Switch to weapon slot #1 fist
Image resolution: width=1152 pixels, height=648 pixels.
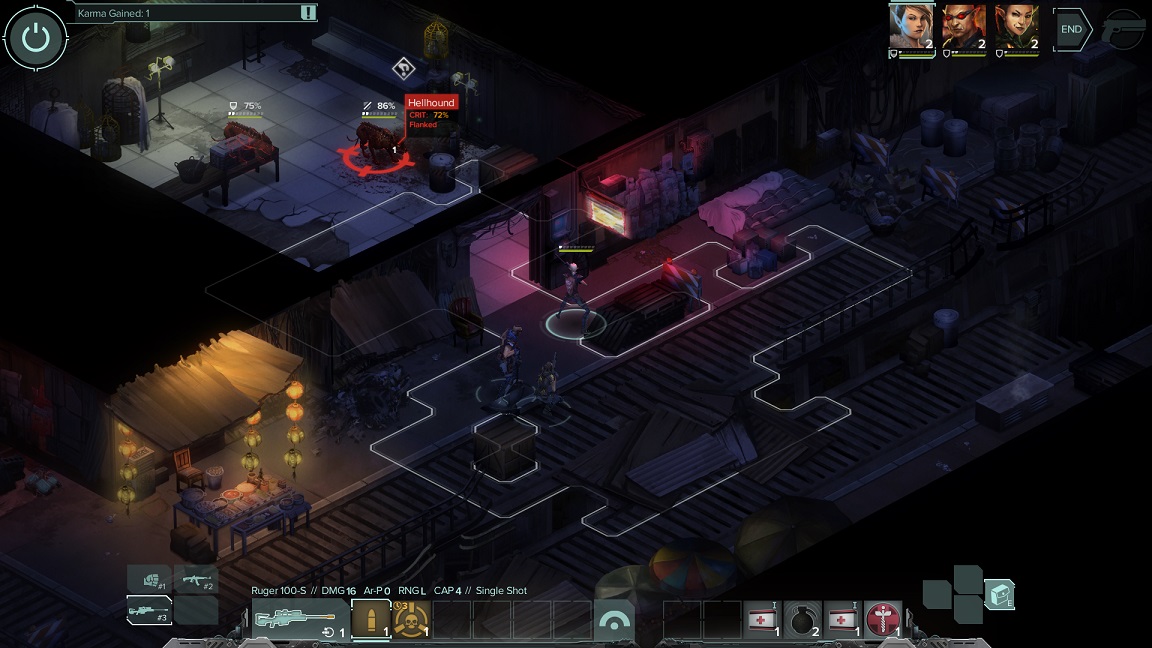click(x=149, y=579)
